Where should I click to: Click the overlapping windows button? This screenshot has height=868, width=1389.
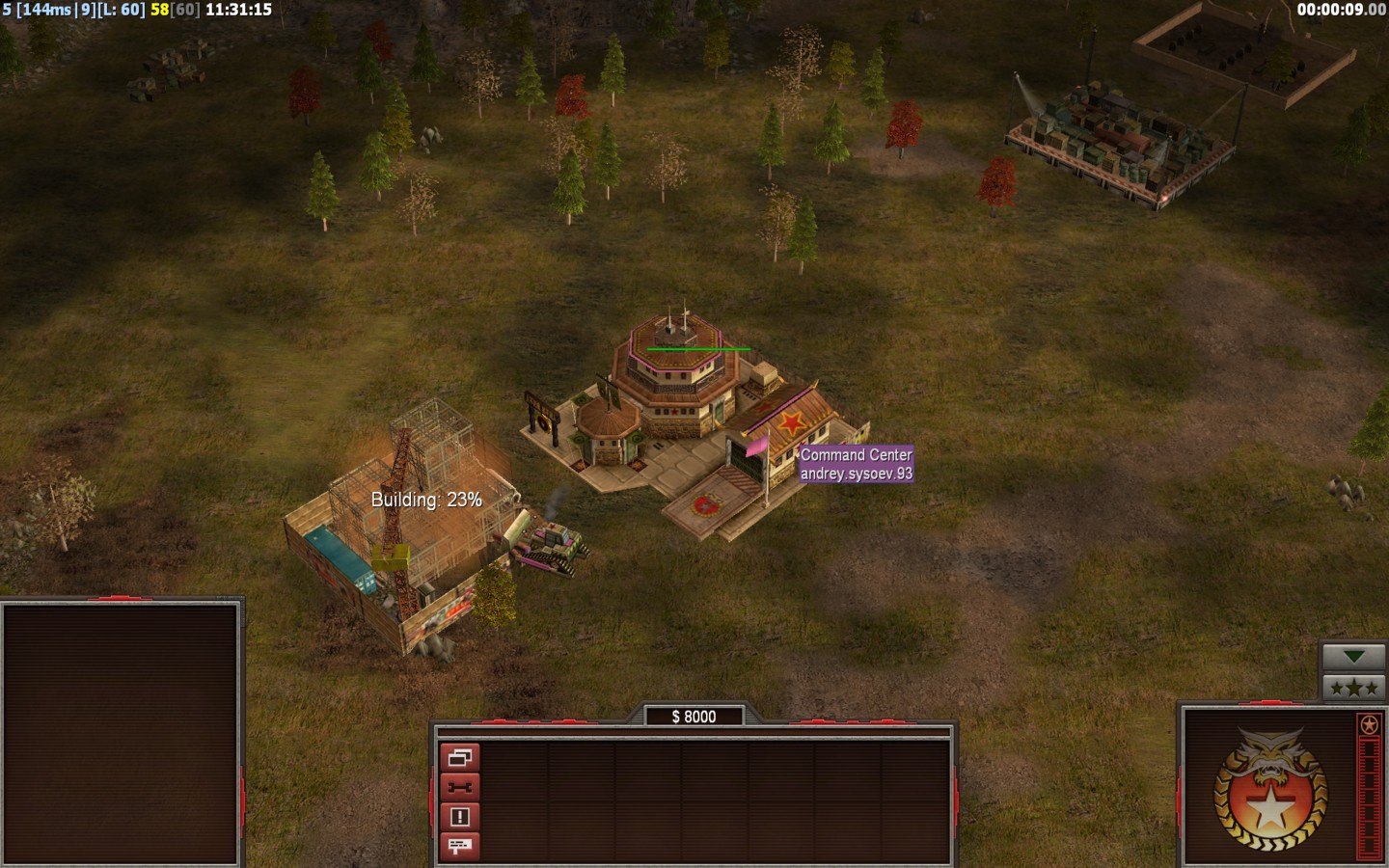click(460, 757)
